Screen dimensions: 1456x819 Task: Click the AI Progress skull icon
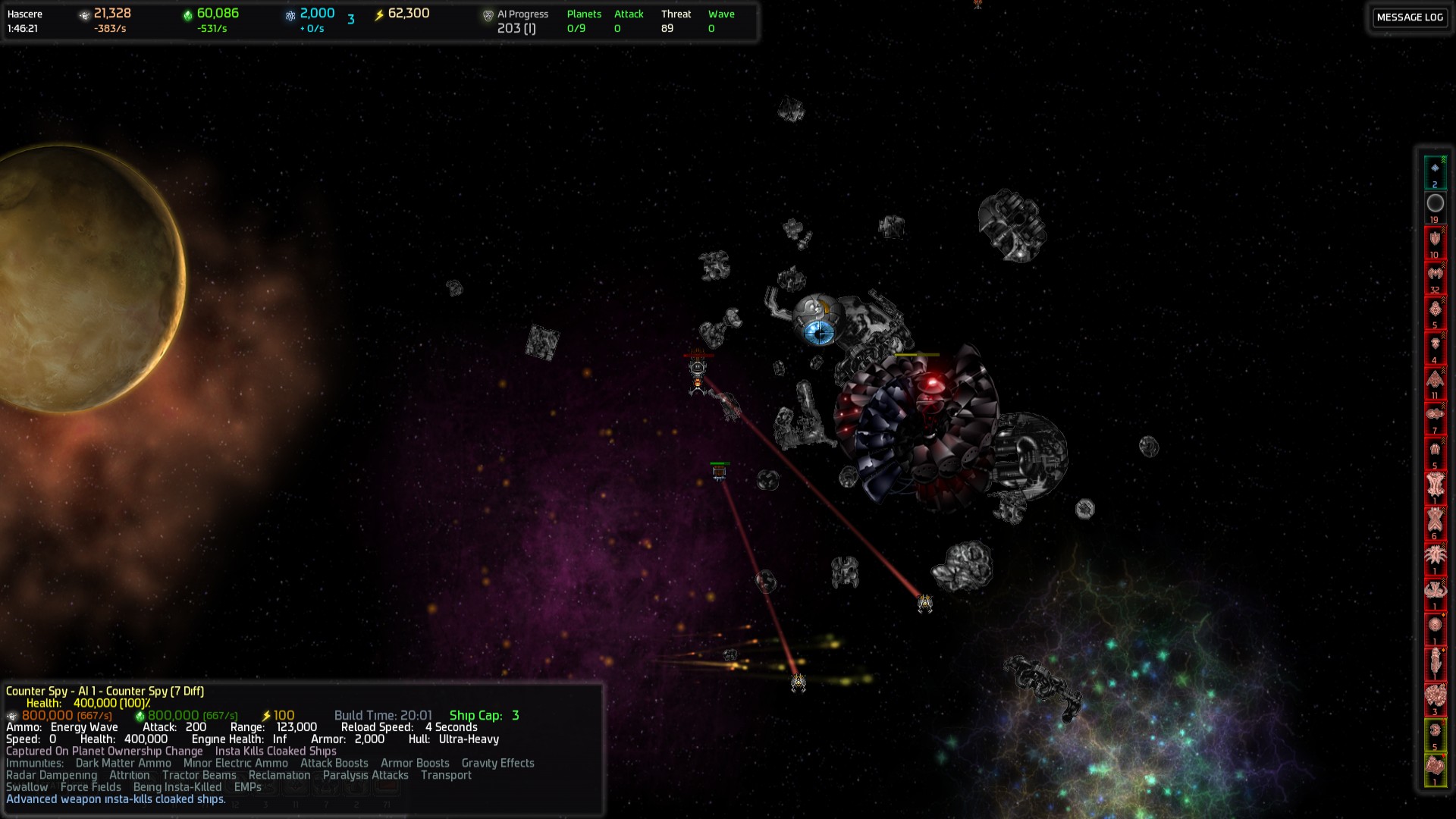pos(486,13)
